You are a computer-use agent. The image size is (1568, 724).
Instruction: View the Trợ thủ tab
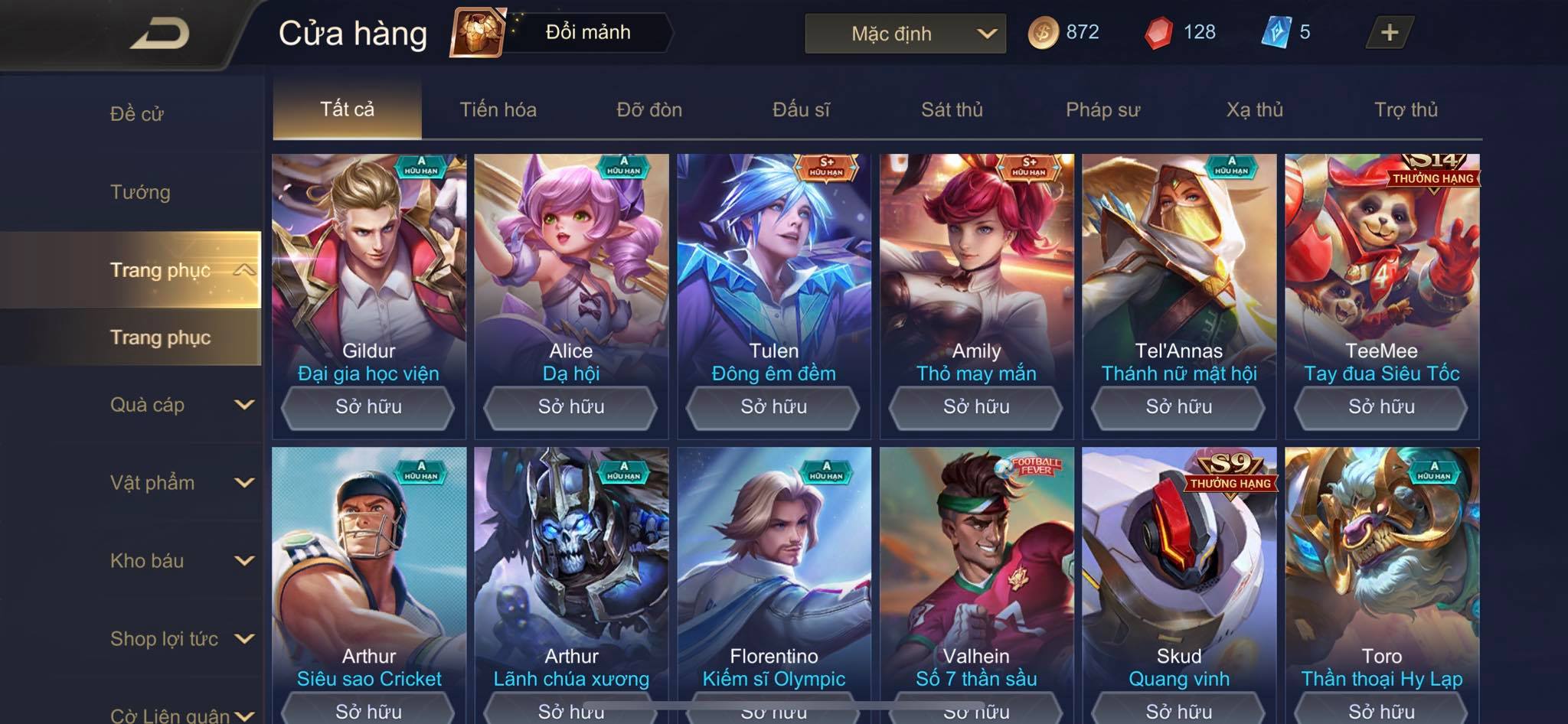coord(1406,109)
